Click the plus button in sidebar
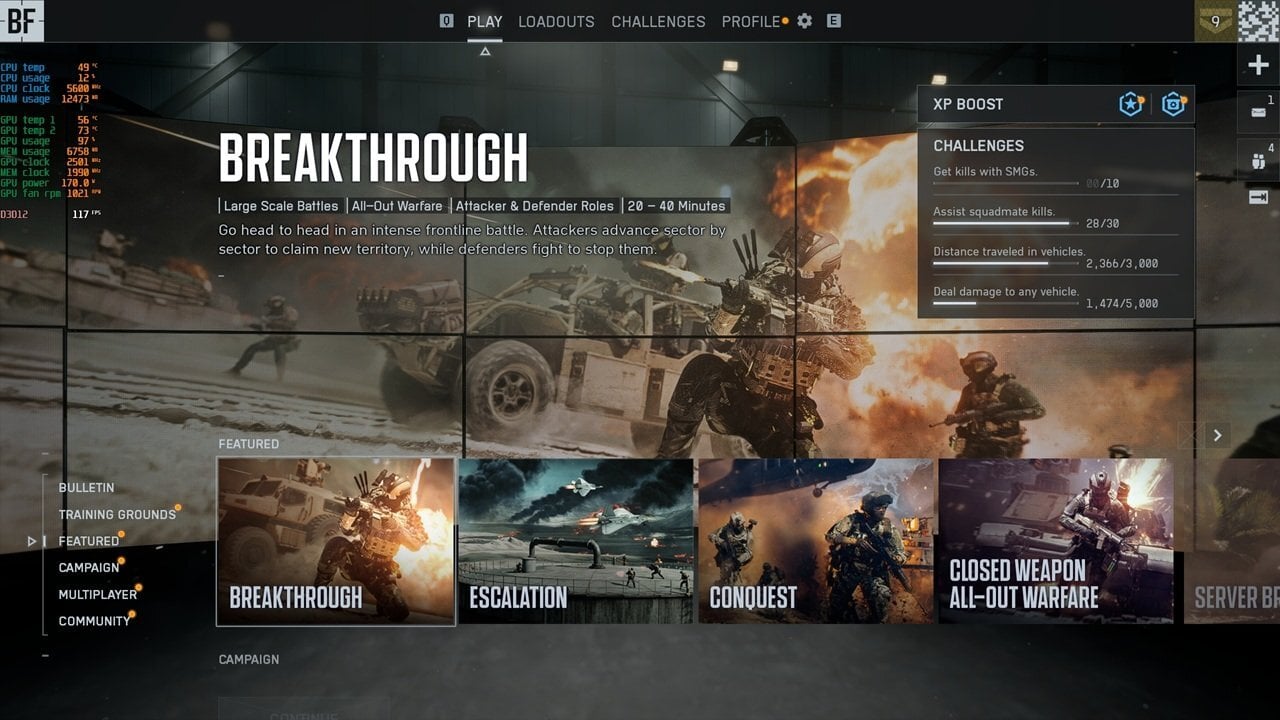 pyautogui.click(x=1258, y=66)
